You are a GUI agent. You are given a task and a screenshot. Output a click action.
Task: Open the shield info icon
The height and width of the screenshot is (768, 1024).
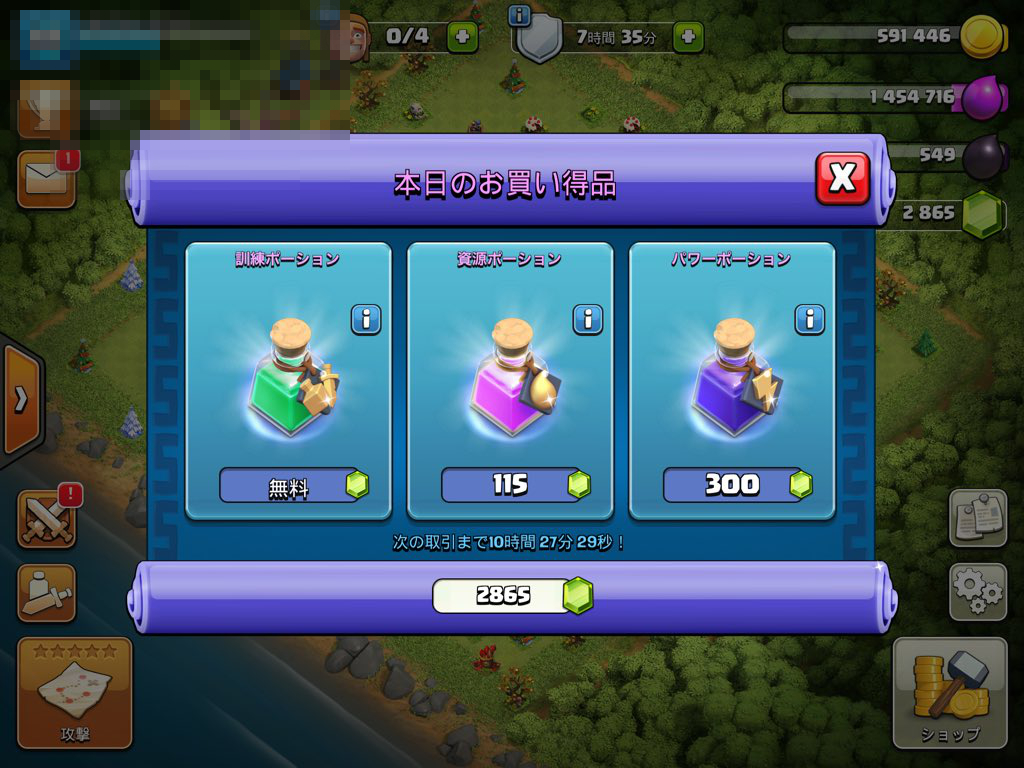(519, 14)
